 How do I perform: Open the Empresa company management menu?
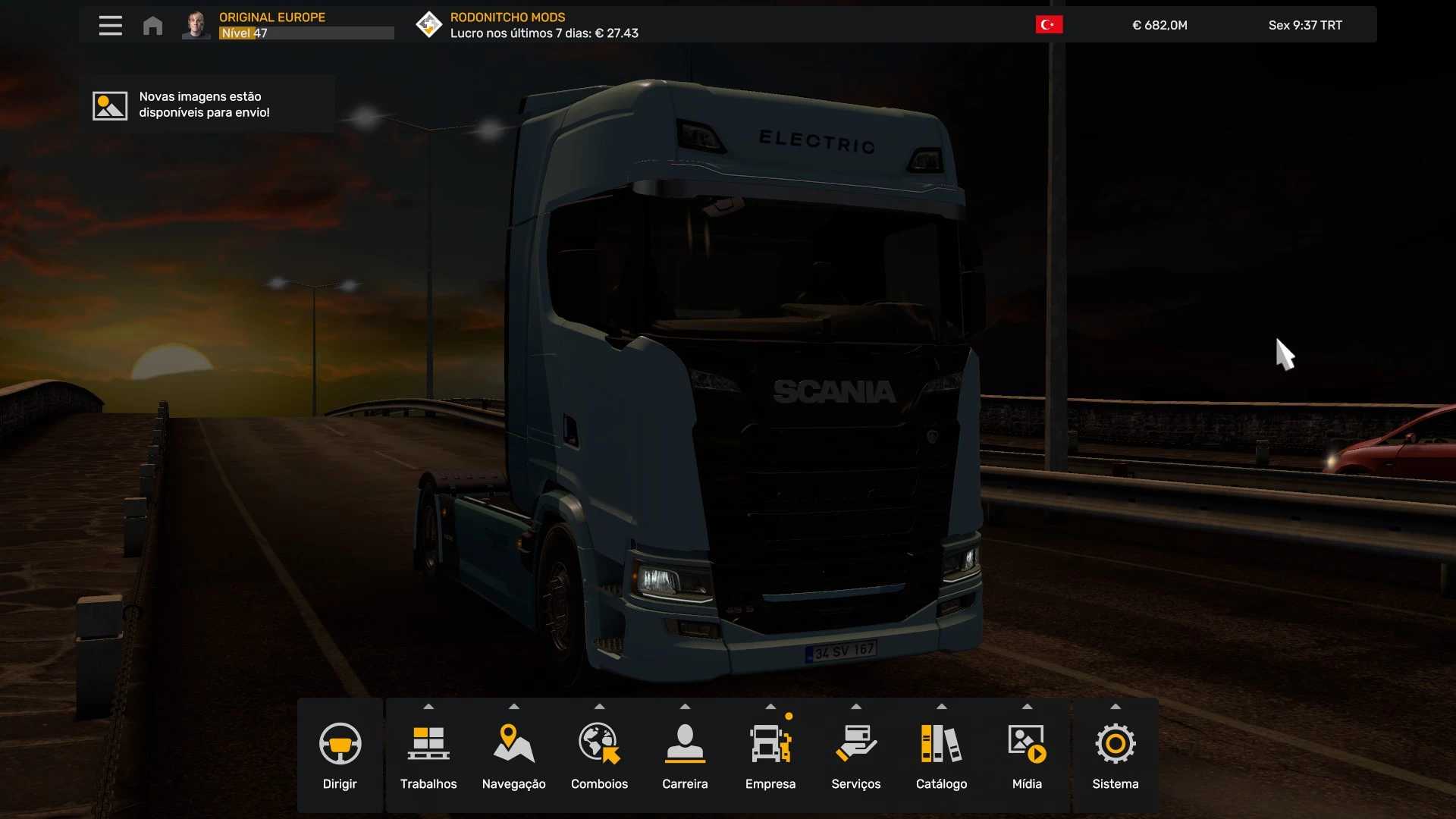pyautogui.click(x=770, y=755)
